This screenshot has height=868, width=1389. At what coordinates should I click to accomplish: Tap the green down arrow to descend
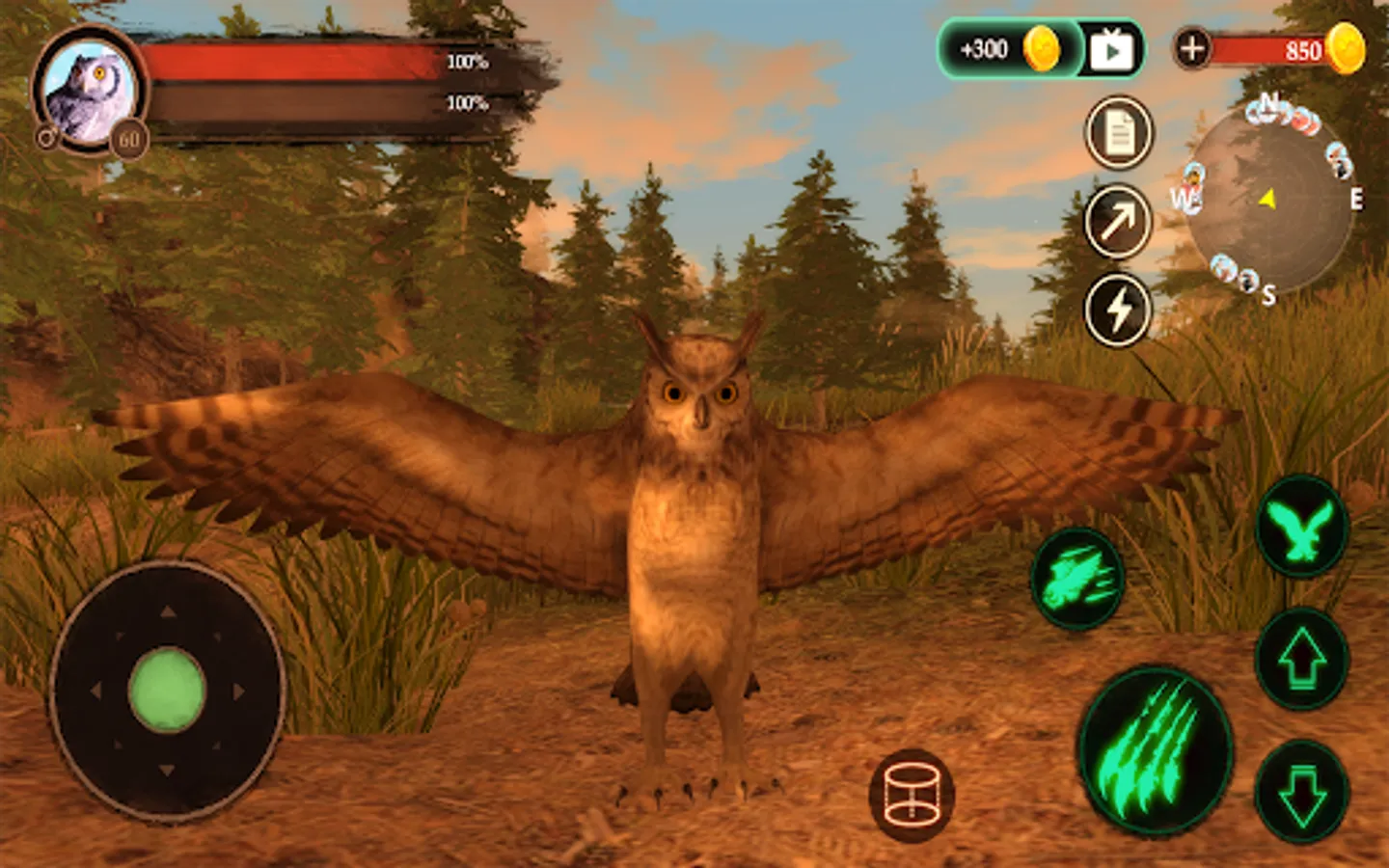coord(1302,791)
